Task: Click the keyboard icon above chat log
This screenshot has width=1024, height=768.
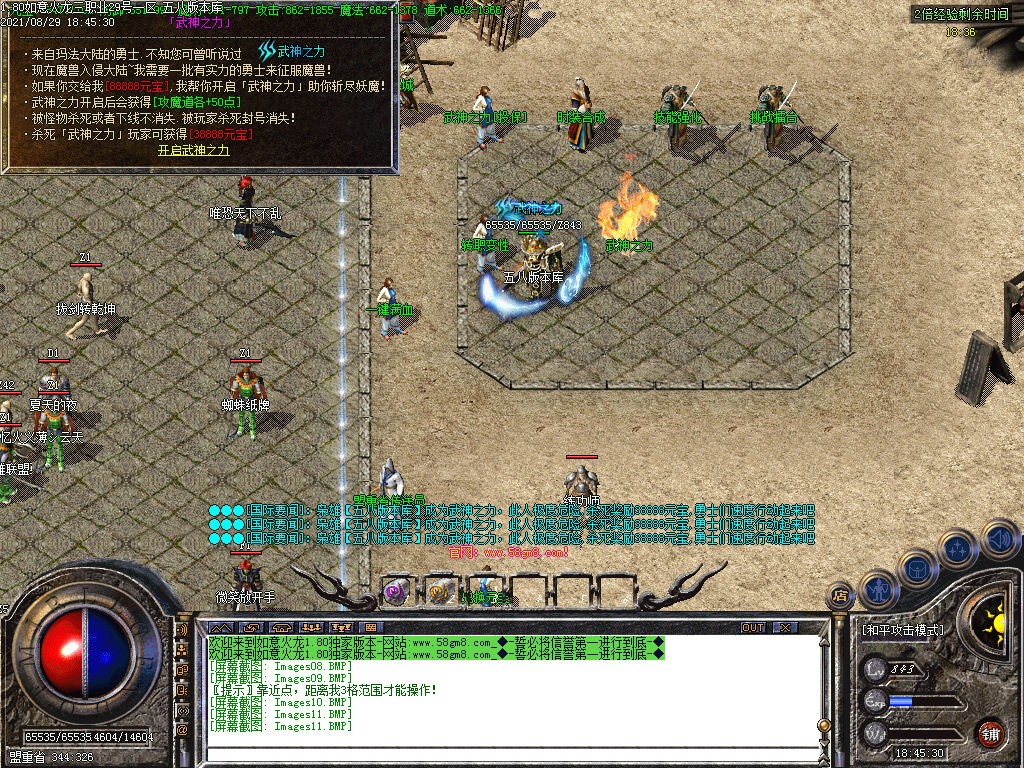Action: tap(370, 627)
